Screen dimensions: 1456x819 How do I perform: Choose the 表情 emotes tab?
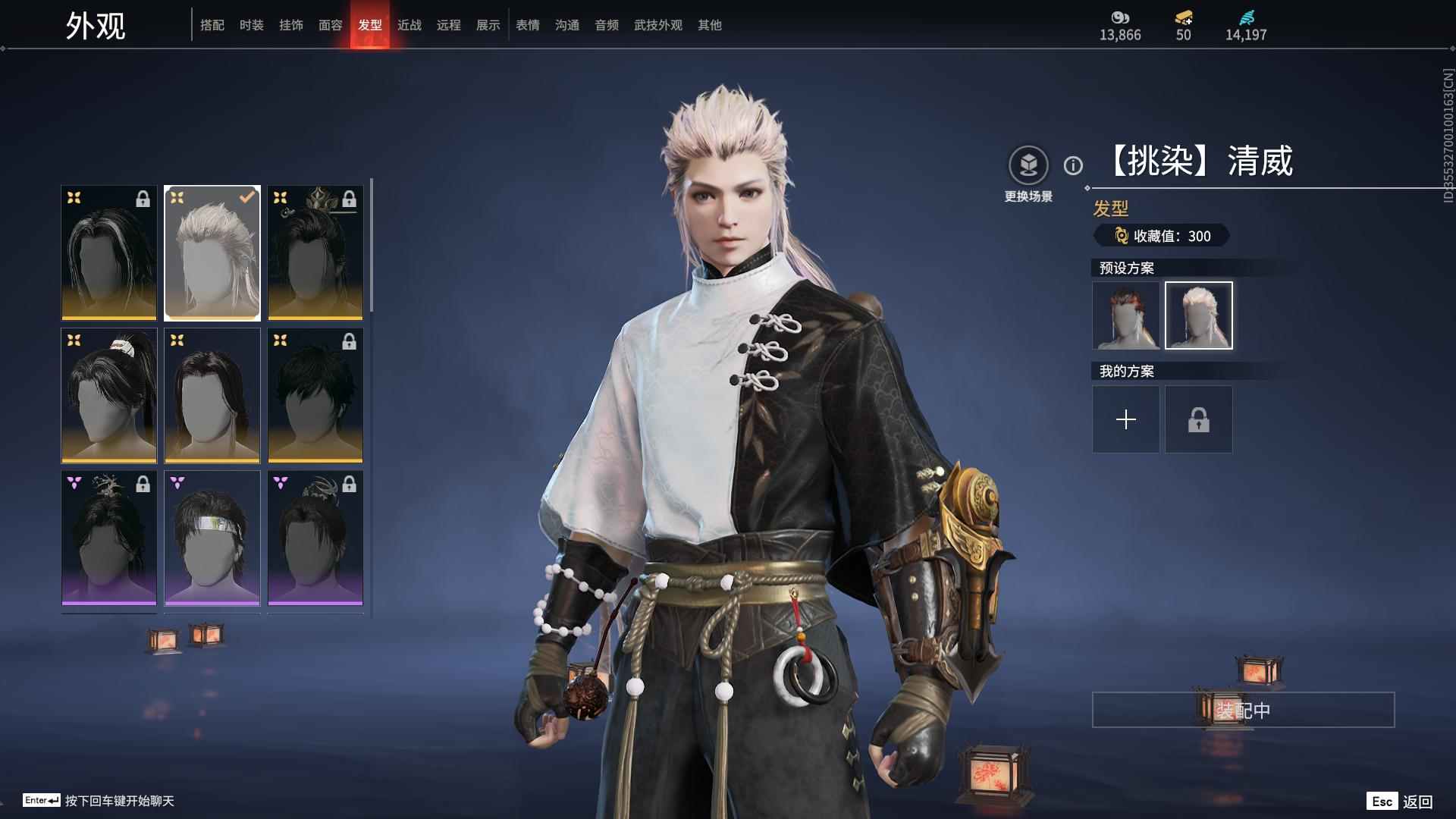[x=528, y=25]
